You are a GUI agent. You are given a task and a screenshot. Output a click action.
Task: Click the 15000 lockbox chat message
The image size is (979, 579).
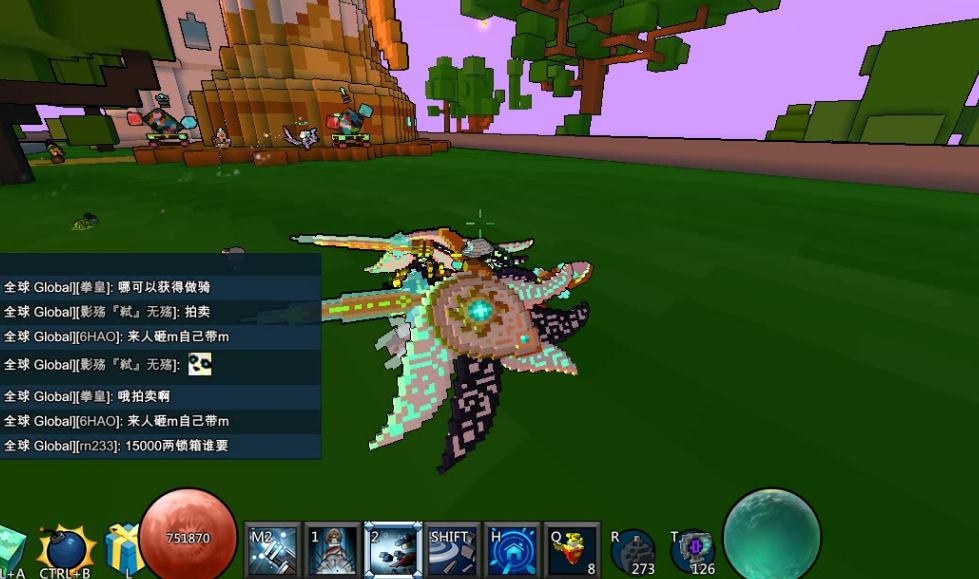tap(160, 446)
